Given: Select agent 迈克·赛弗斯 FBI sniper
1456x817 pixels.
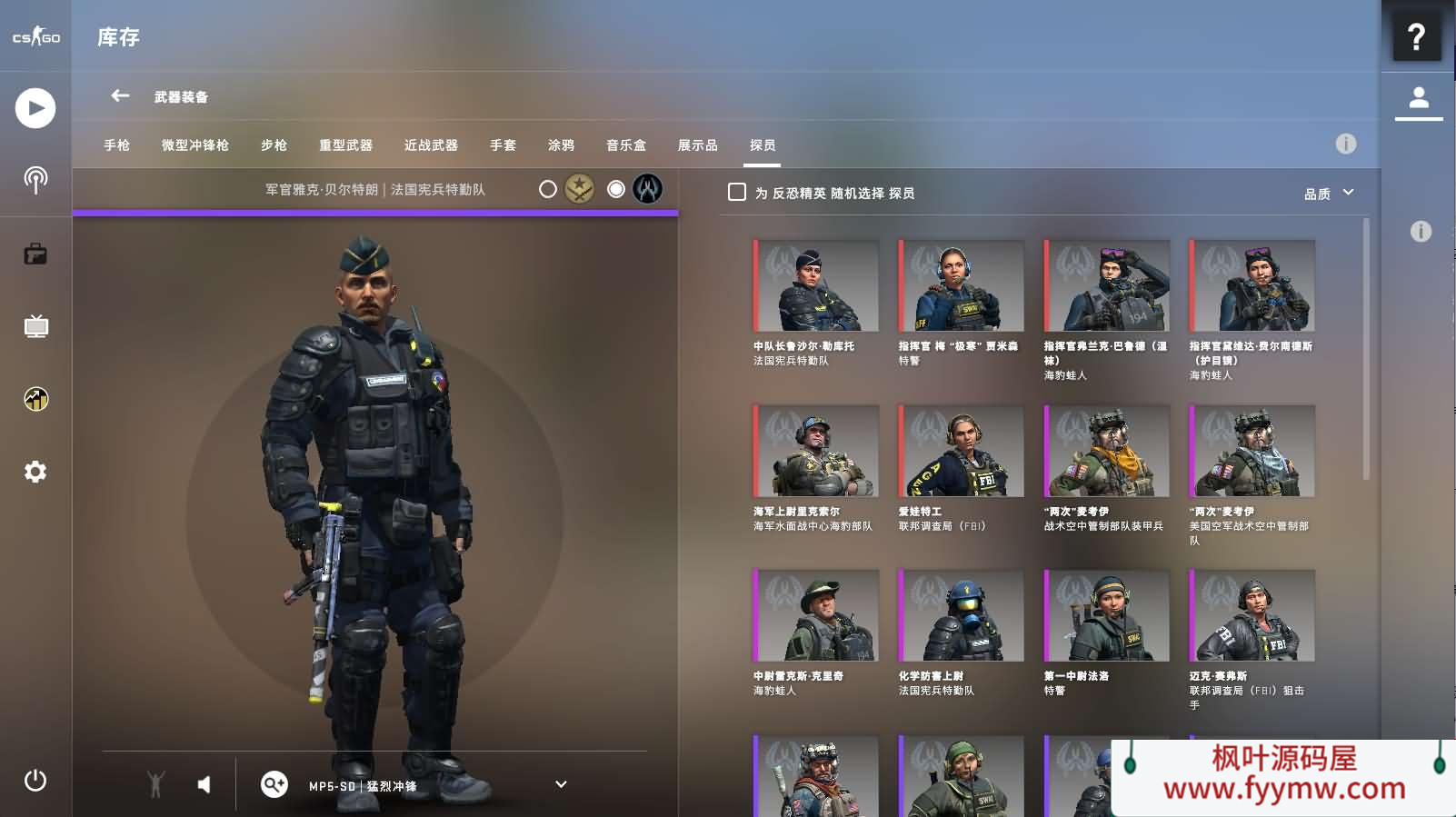Looking at the screenshot, I should point(1252,615).
